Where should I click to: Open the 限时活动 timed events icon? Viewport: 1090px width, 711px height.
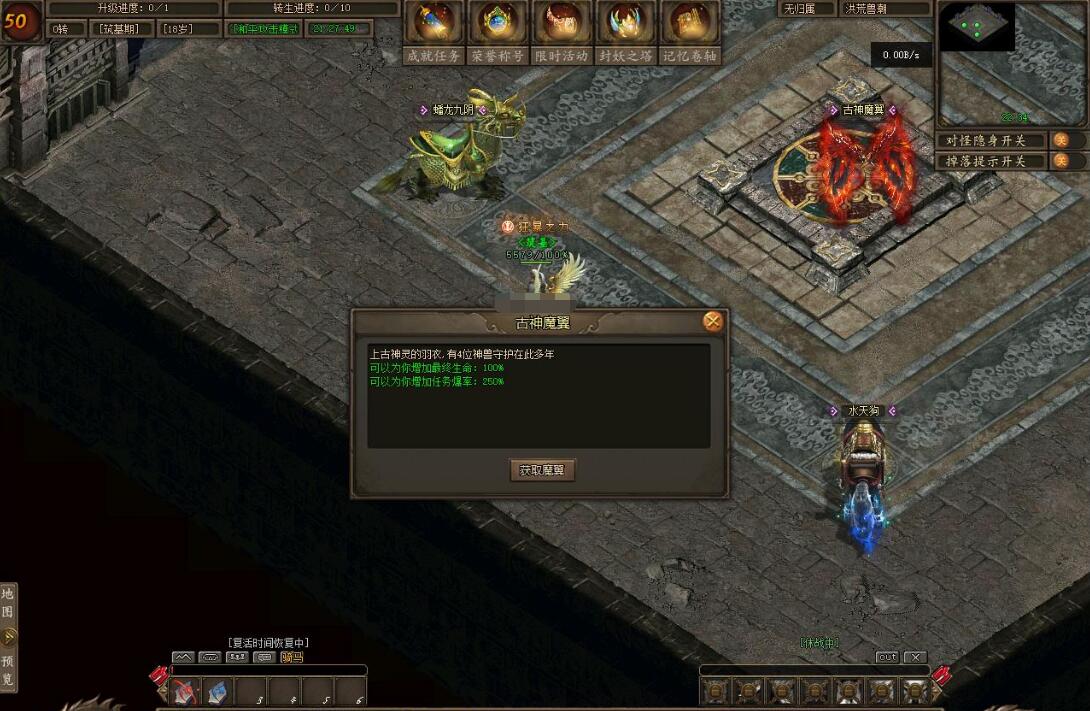coord(561,24)
